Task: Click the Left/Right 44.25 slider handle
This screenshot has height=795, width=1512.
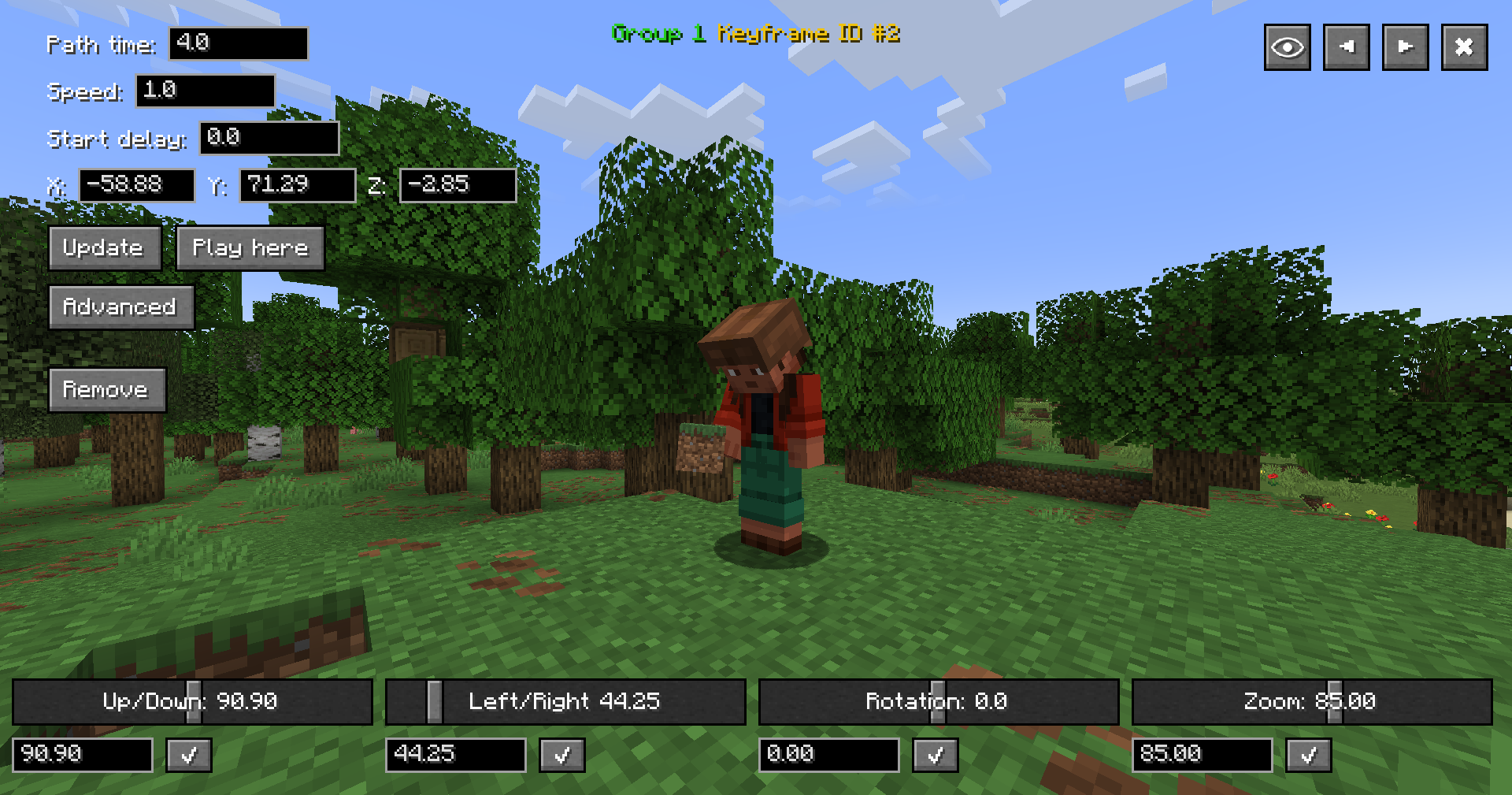Action: tap(434, 701)
